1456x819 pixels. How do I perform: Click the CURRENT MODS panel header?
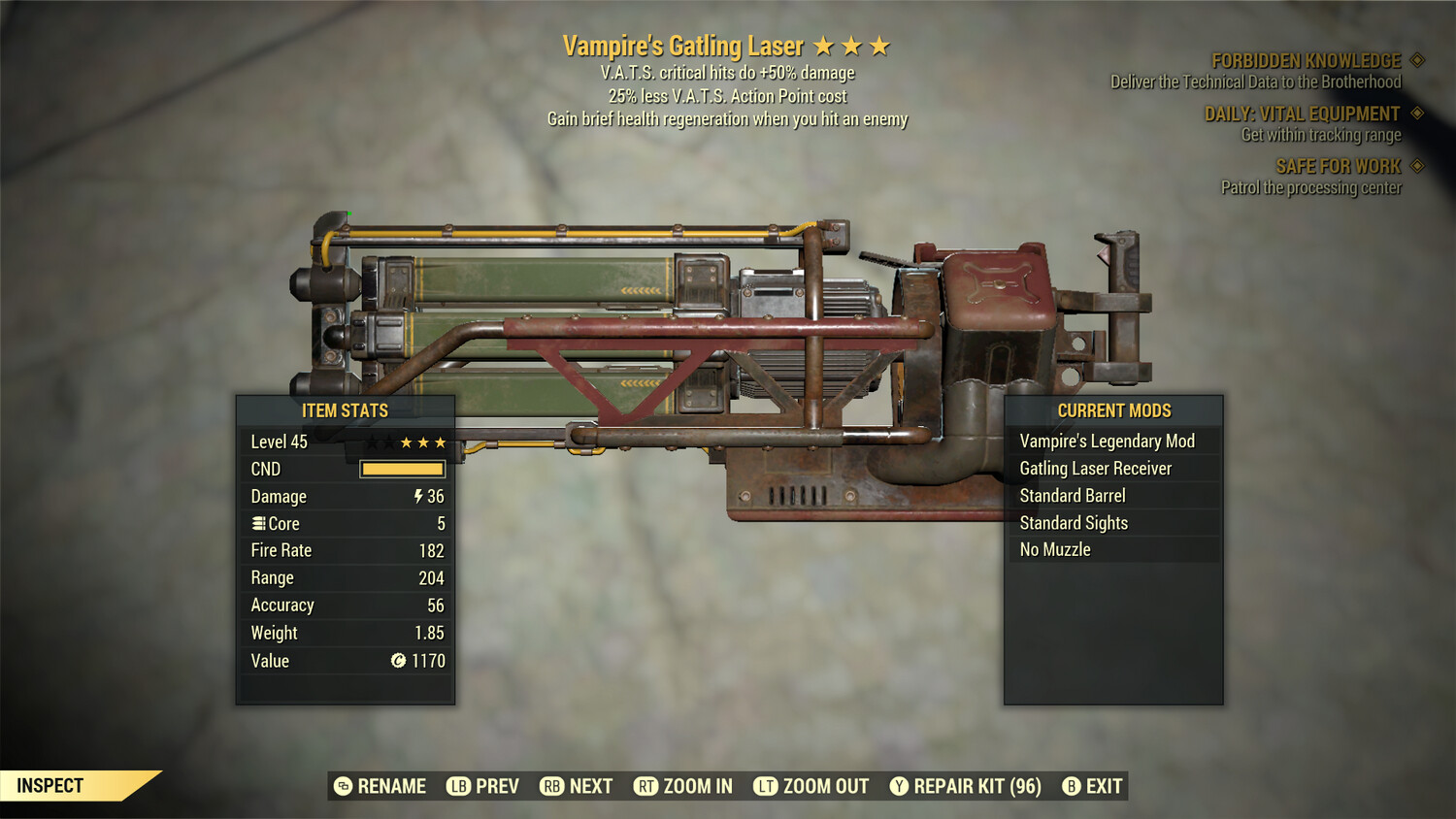coord(1112,410)
